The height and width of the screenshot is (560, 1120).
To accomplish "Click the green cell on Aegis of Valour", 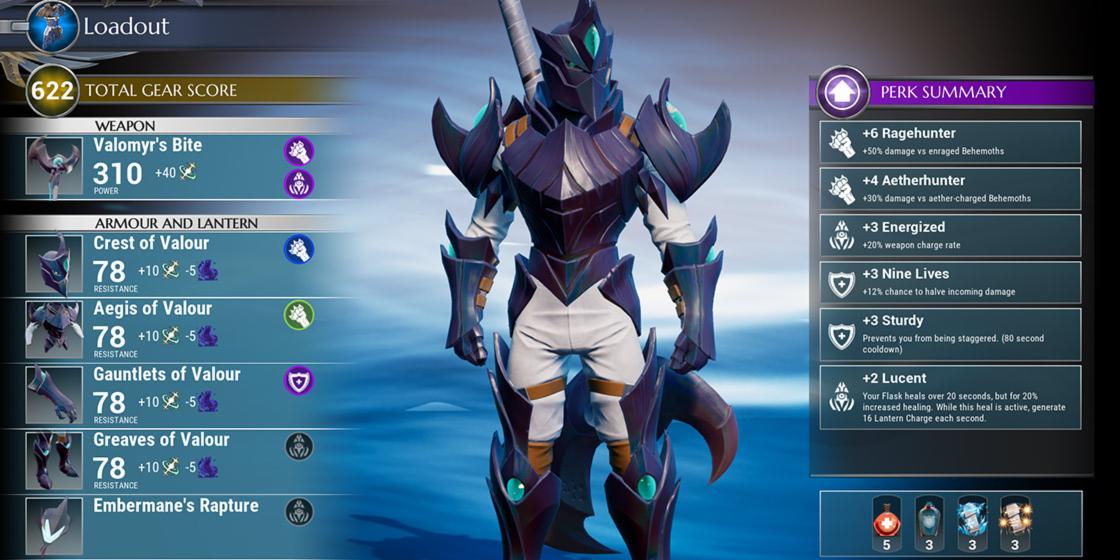I will [x=298, y=315].
